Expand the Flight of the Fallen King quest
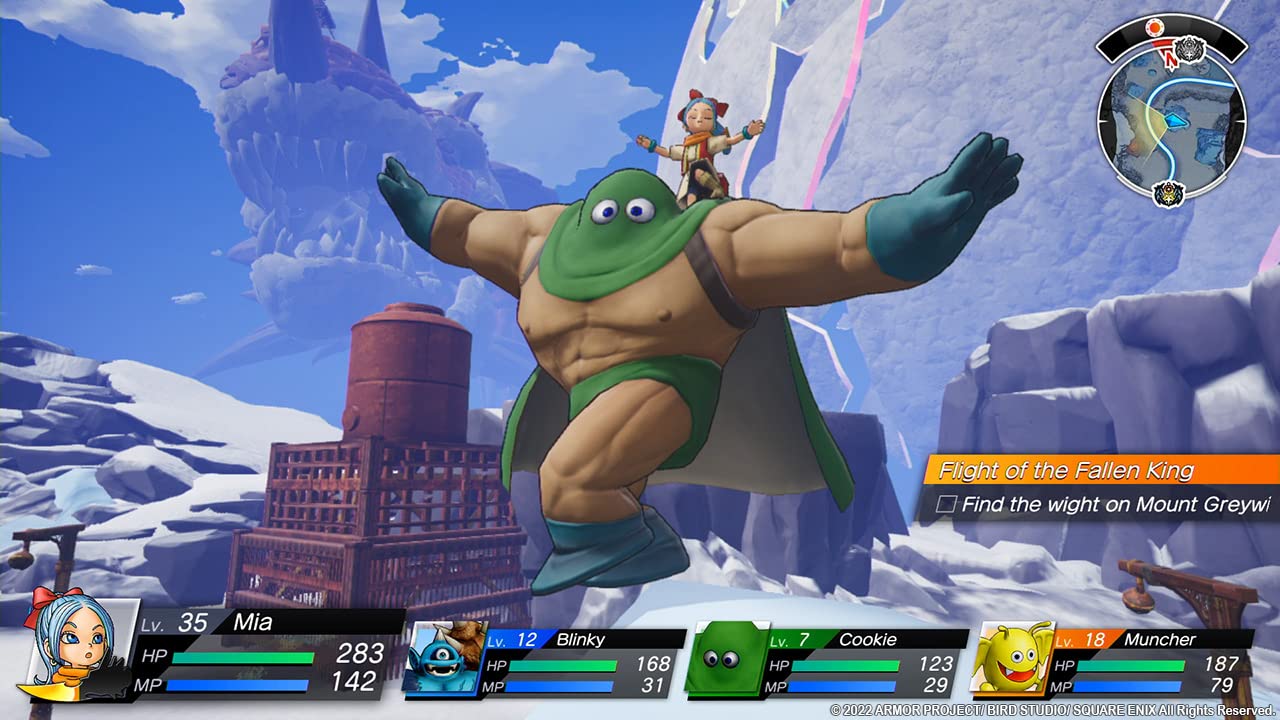The width and height of the screenshot is (1280, 720). click(x=1065, y=470)
